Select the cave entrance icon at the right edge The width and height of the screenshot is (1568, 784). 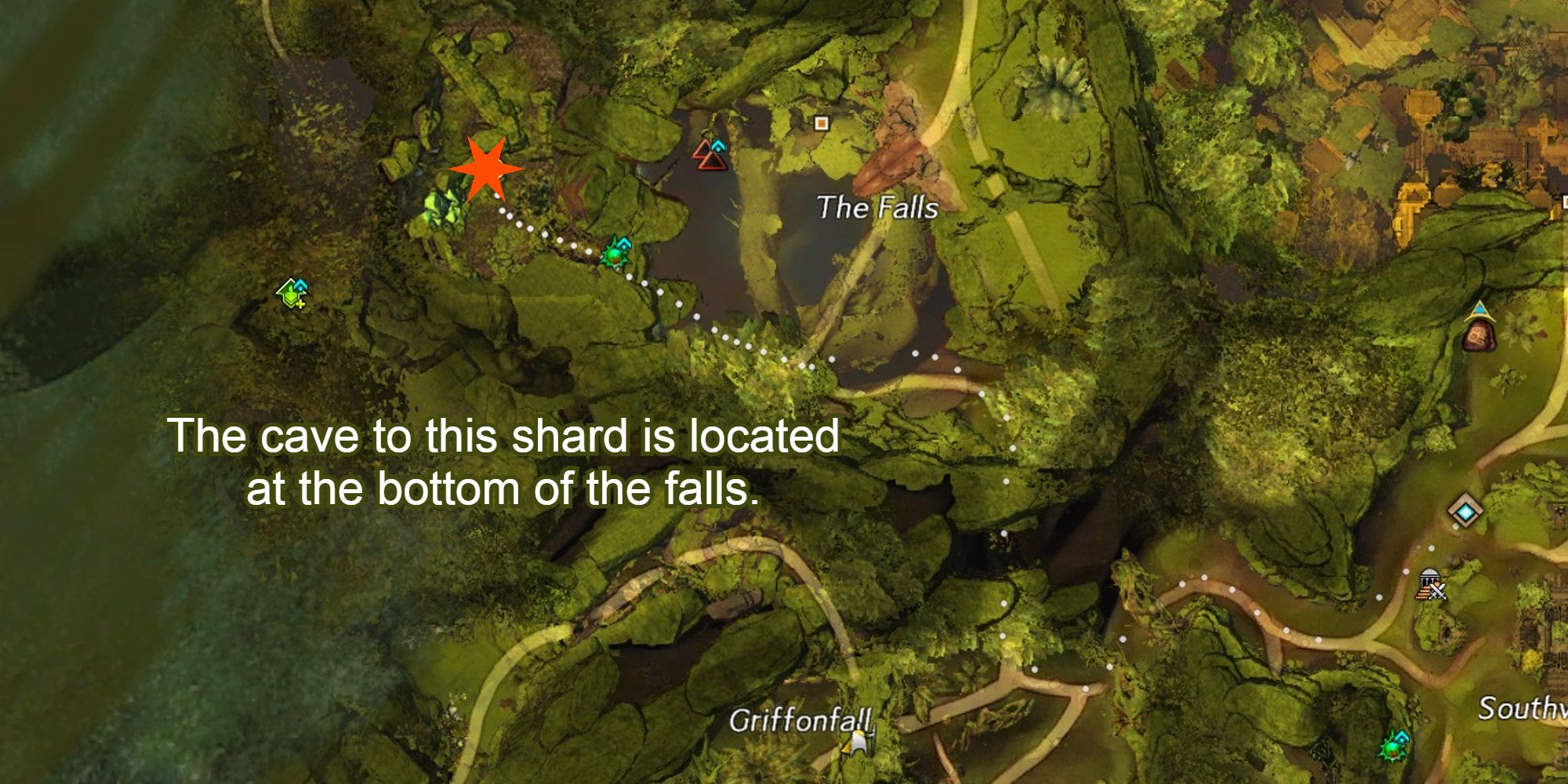tap(1479, 336)
